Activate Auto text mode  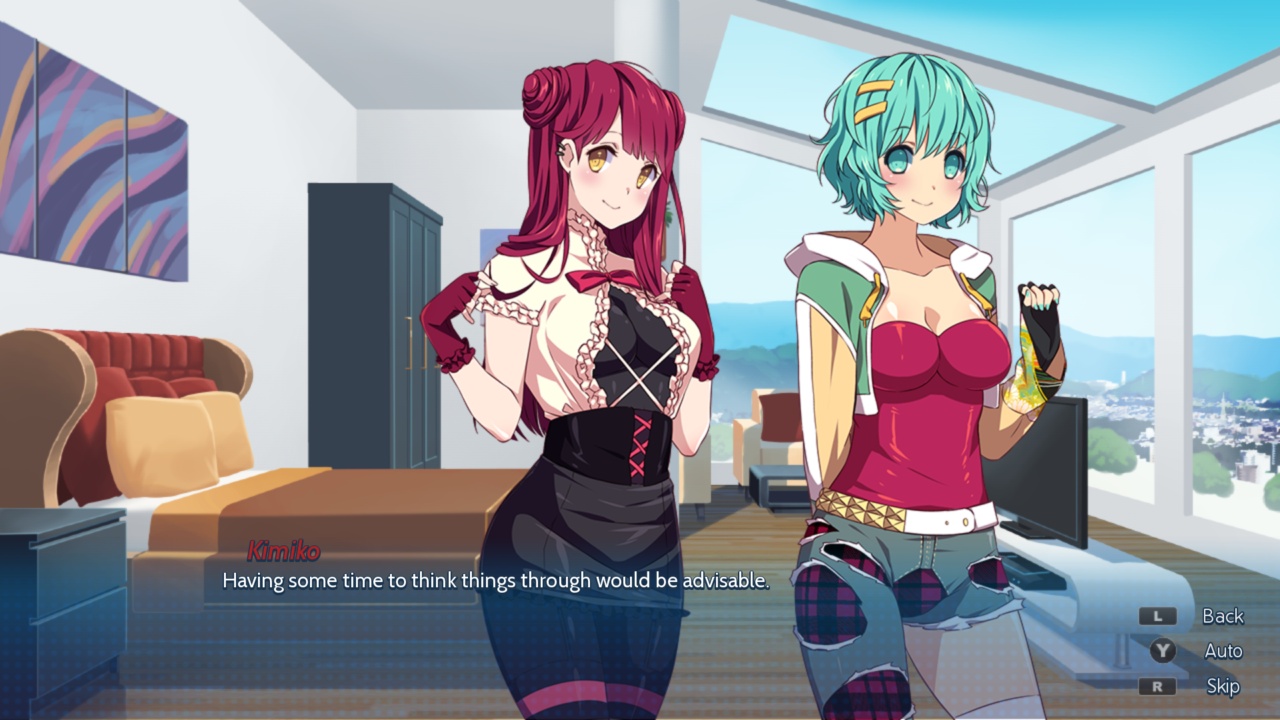click(x=1222, y=651)
